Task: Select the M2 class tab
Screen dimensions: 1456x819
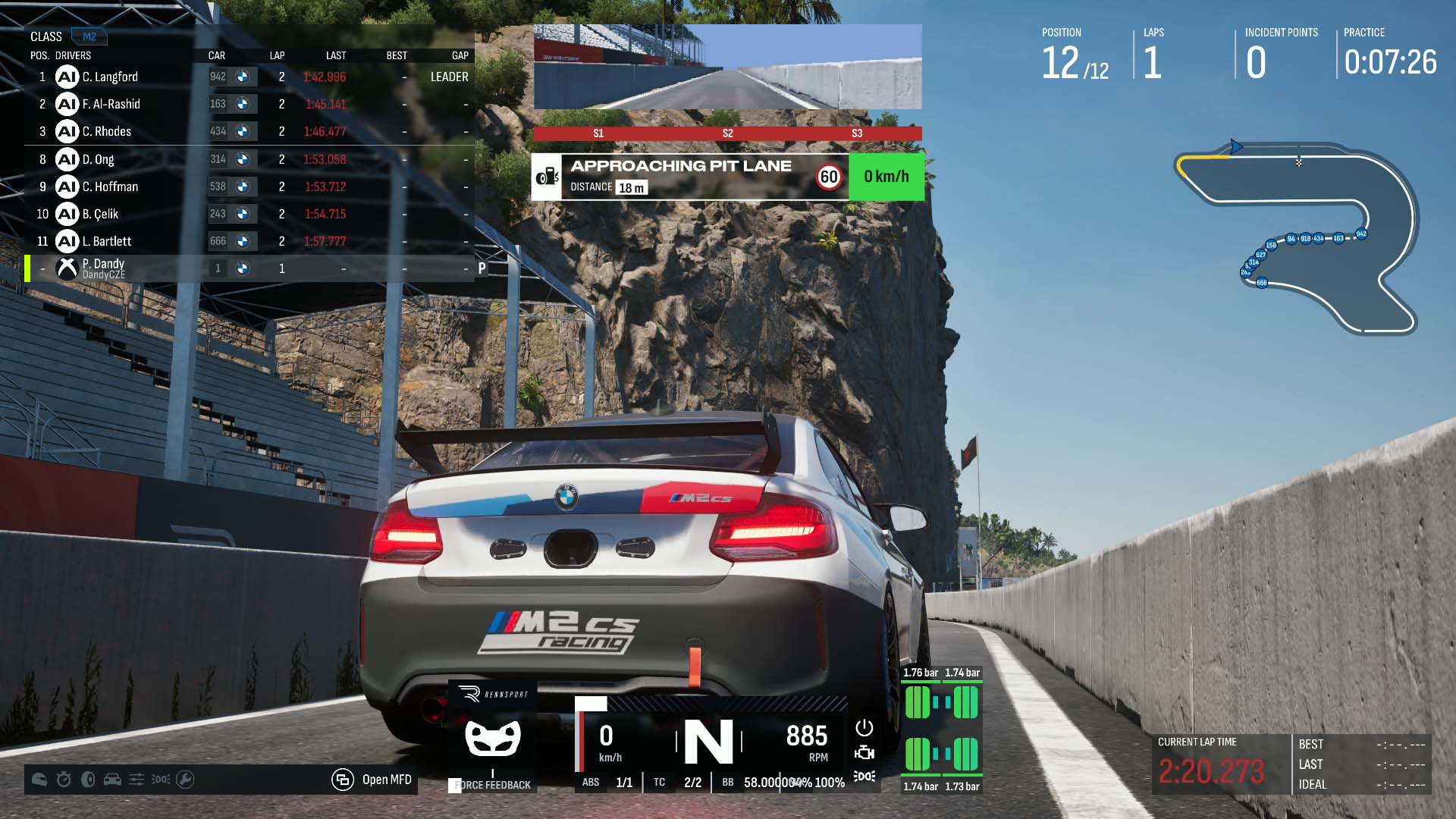Action: (x=89, y=36)
